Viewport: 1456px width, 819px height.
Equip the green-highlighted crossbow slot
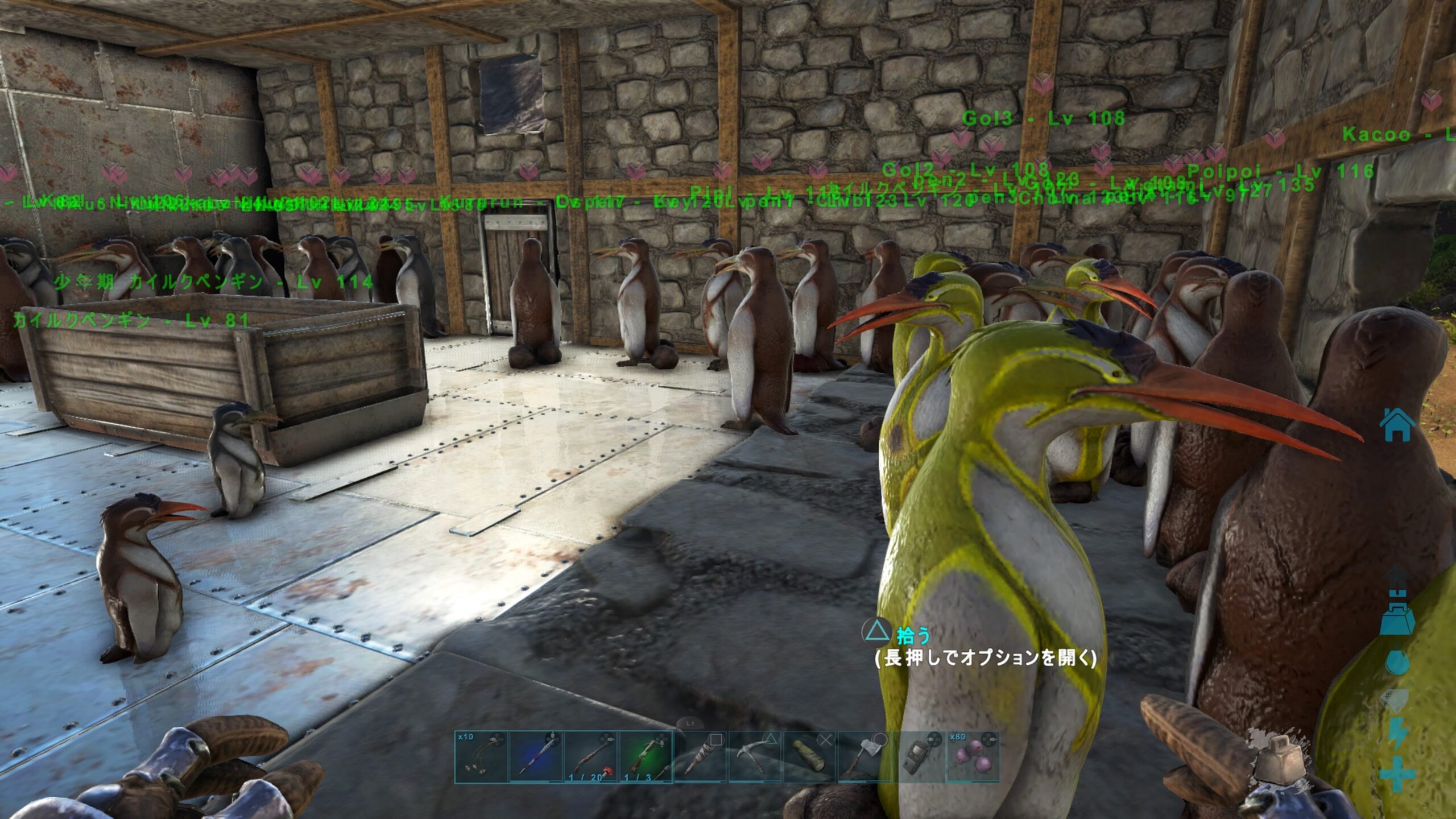646,757
